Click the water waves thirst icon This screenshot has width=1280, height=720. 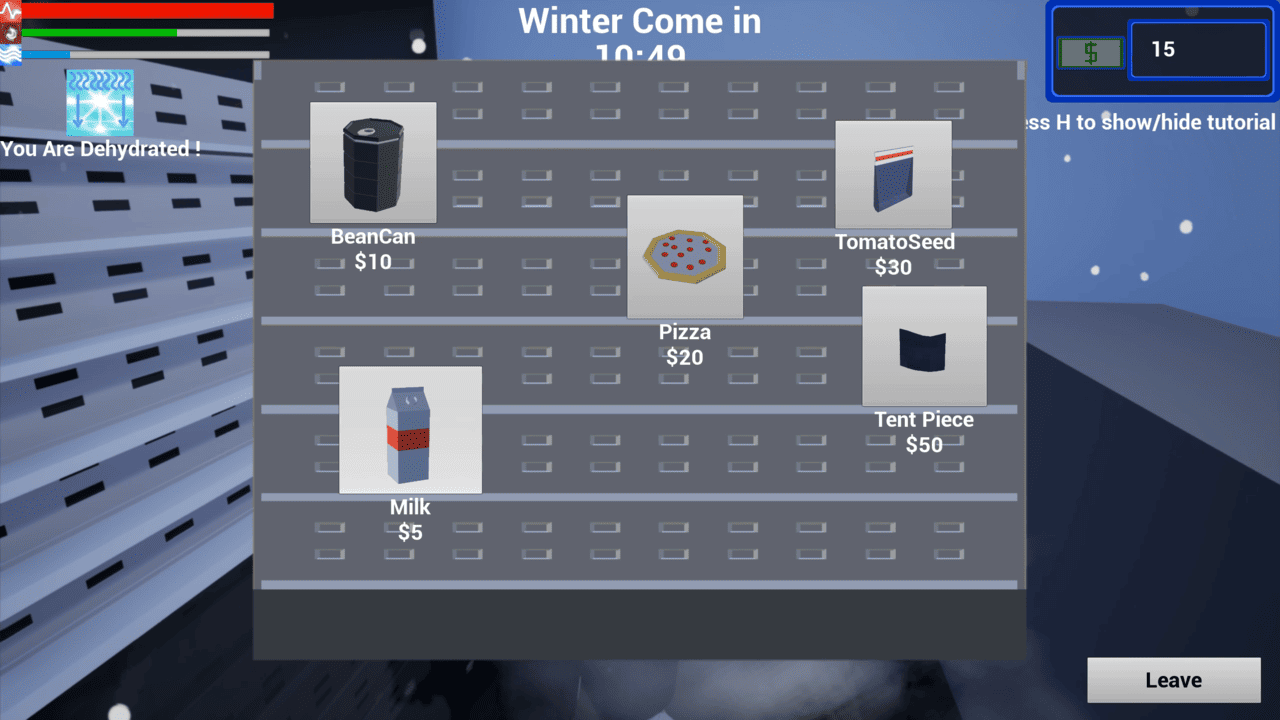coord(10,52)
